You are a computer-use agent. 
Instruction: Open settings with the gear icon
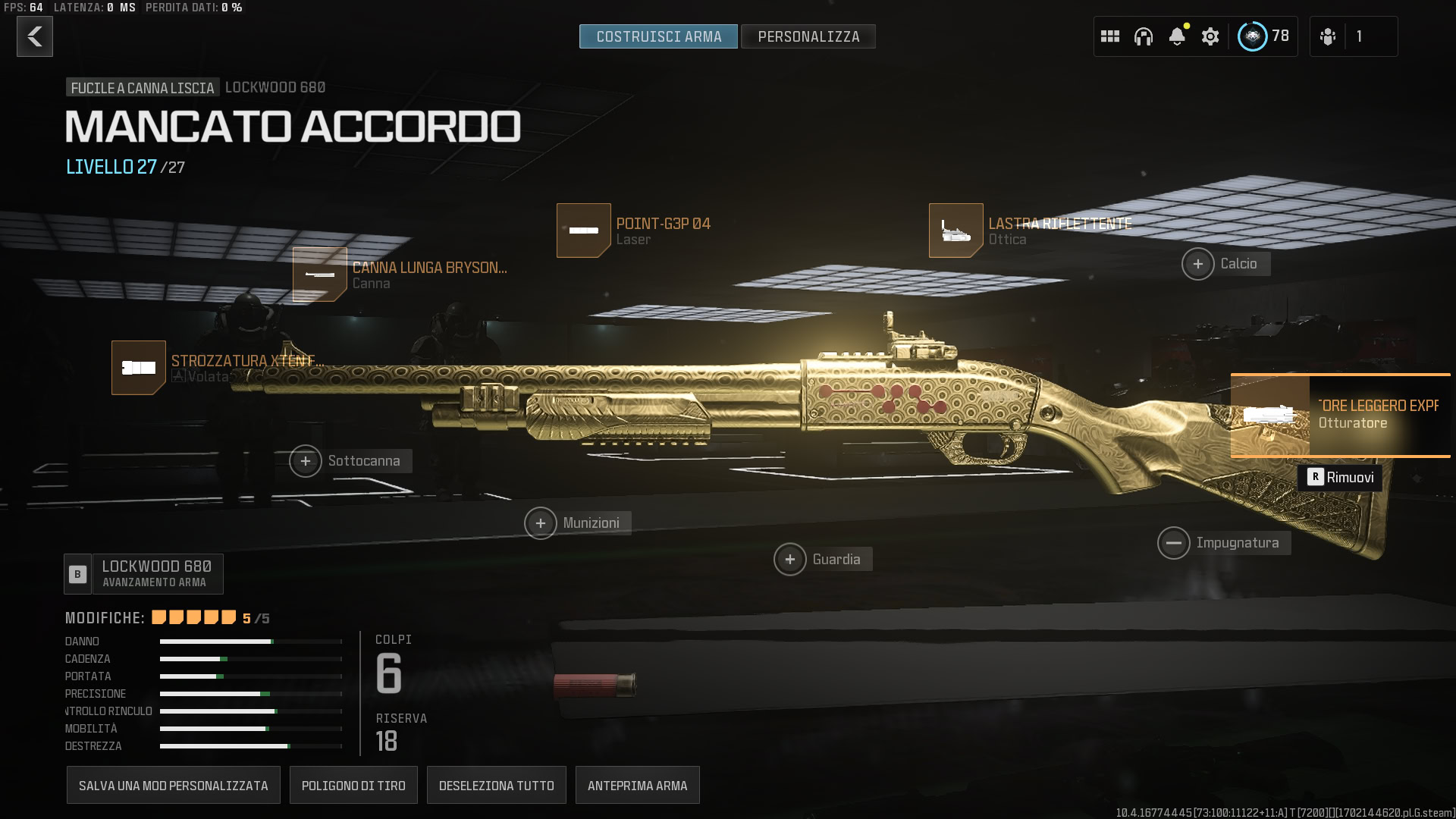pos(1210,36)
